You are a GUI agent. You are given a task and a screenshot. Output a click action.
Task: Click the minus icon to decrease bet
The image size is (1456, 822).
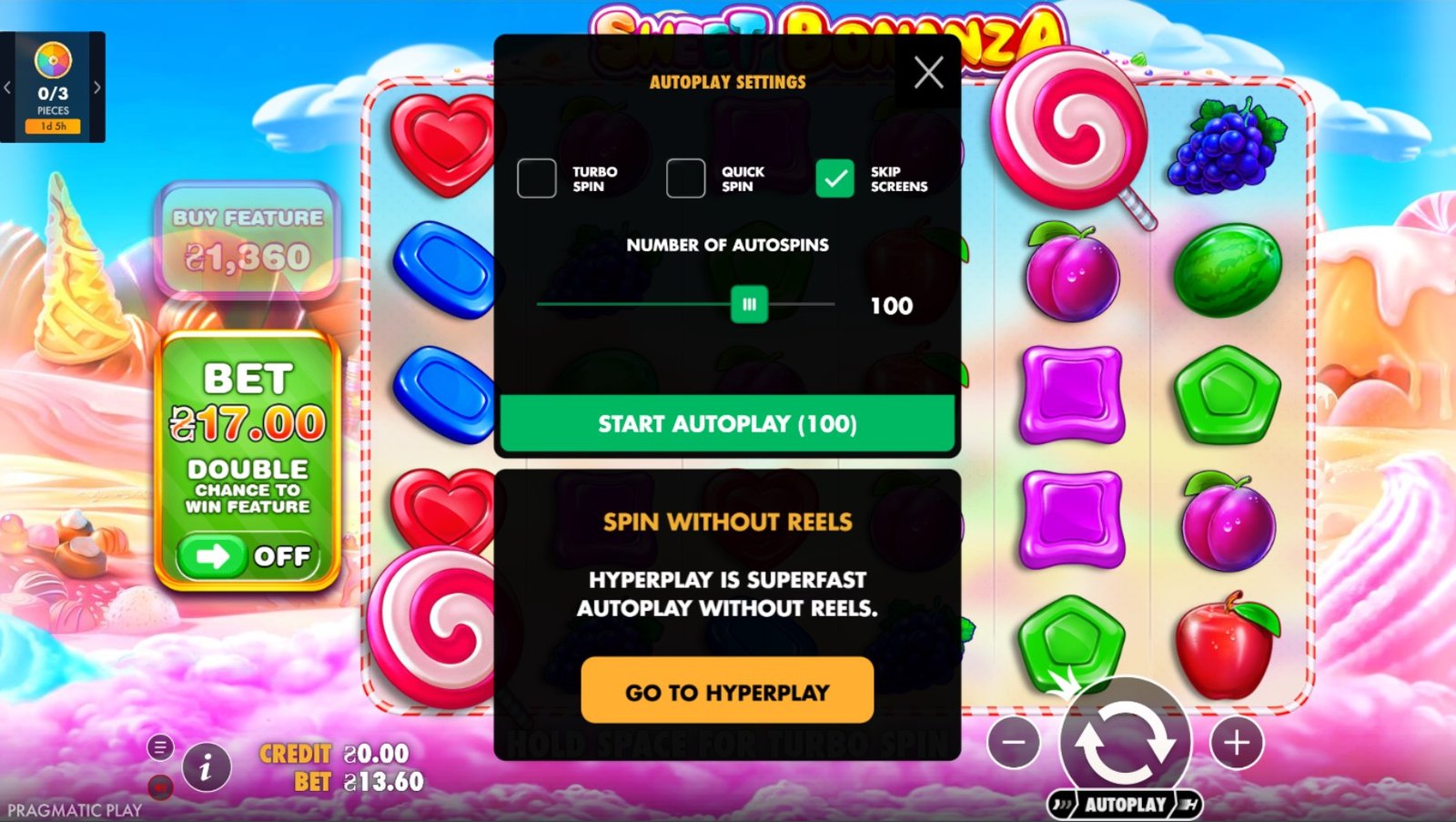(x=1014, y=744)
